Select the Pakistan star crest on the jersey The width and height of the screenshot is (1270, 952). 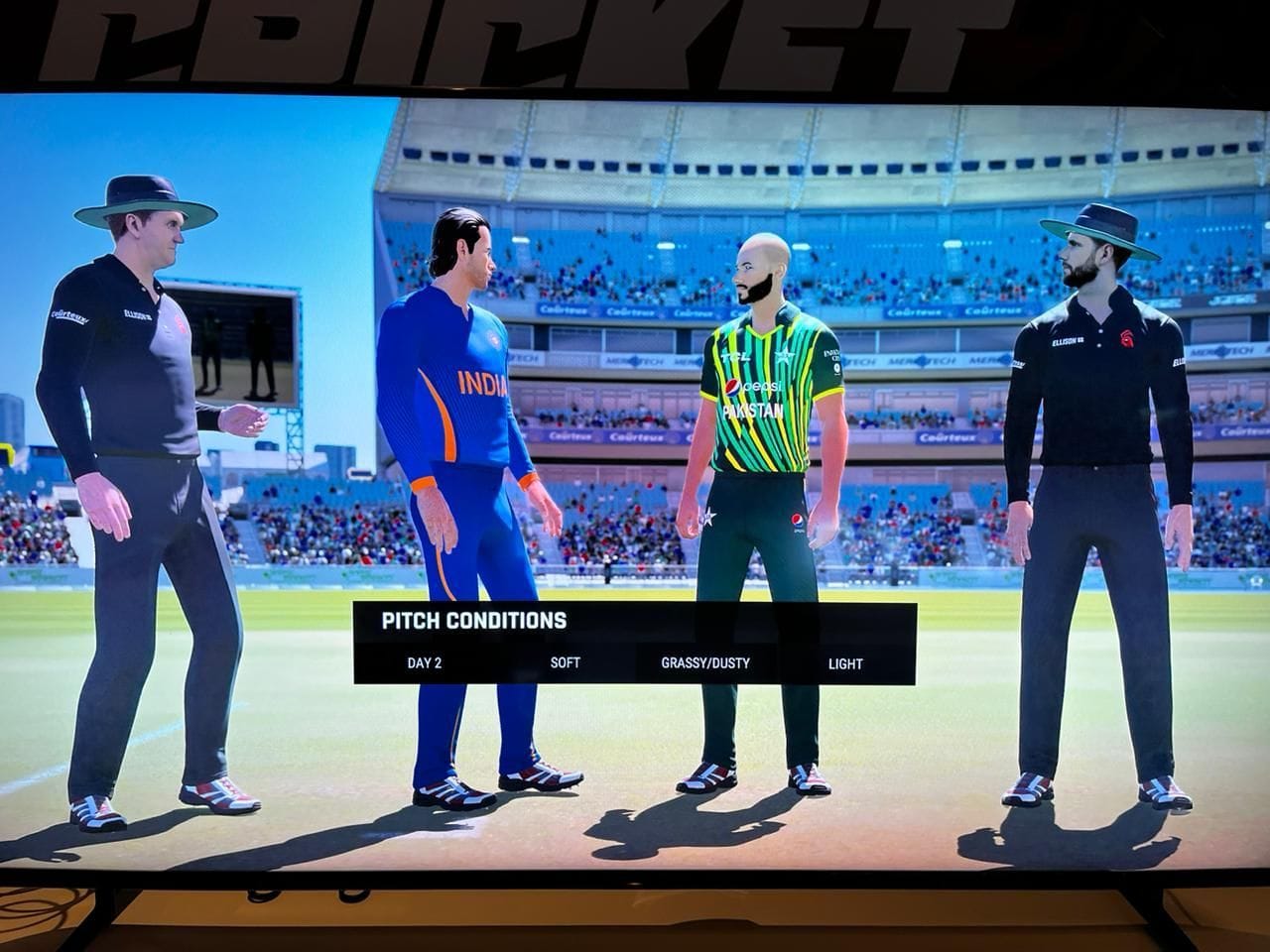pyautogui.click(x=785, y=356)
